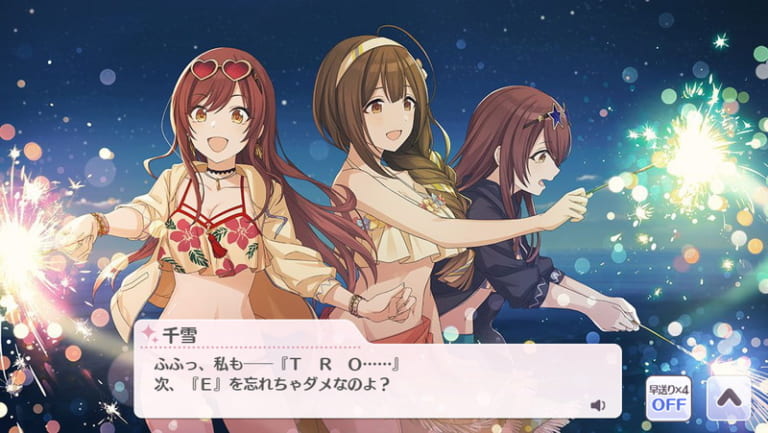Replay voice with the speaker icon
This screenshot has width=768, height=433.
pos(597,405)
